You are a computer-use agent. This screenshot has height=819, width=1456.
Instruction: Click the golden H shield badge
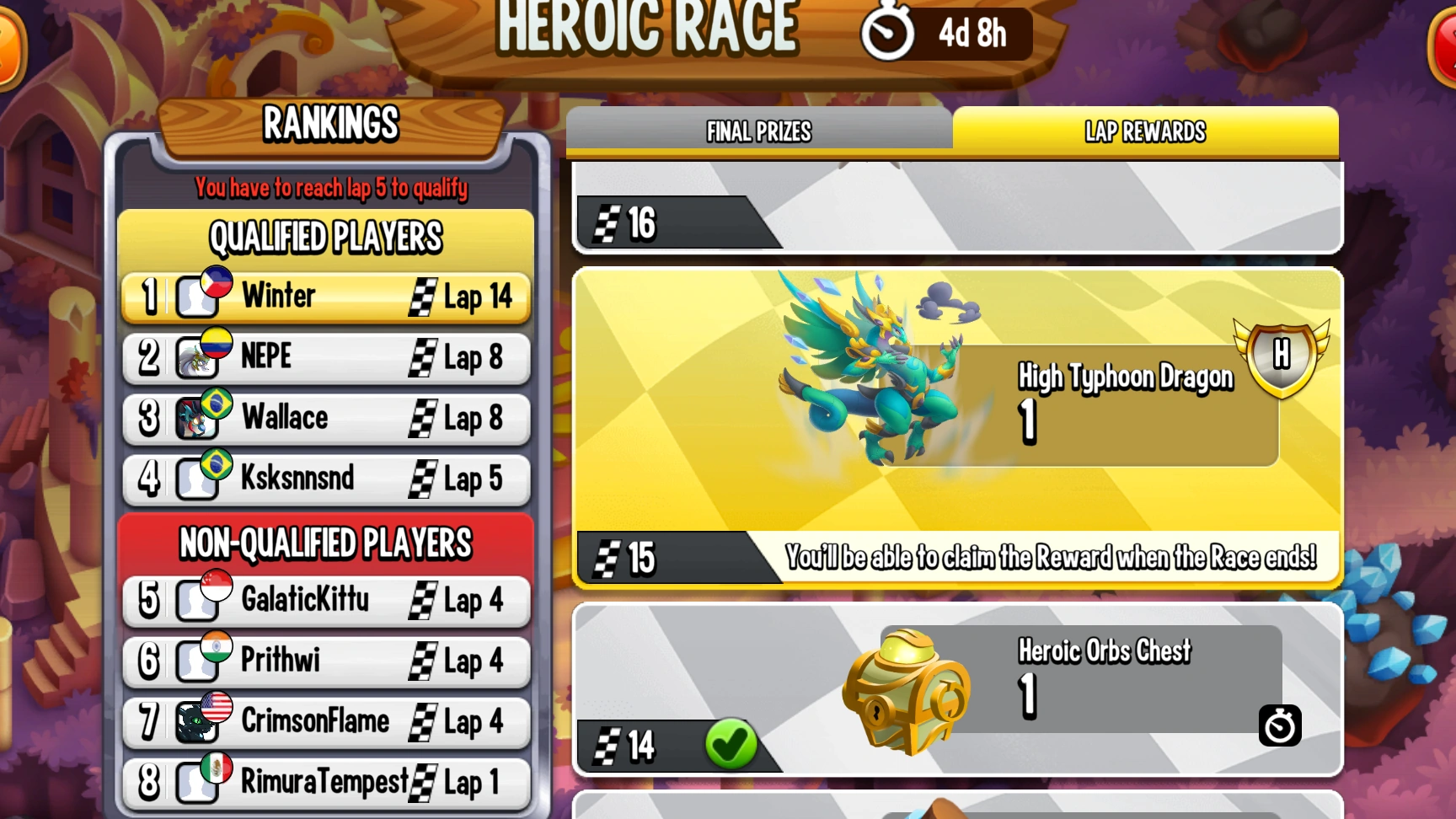1282,356
